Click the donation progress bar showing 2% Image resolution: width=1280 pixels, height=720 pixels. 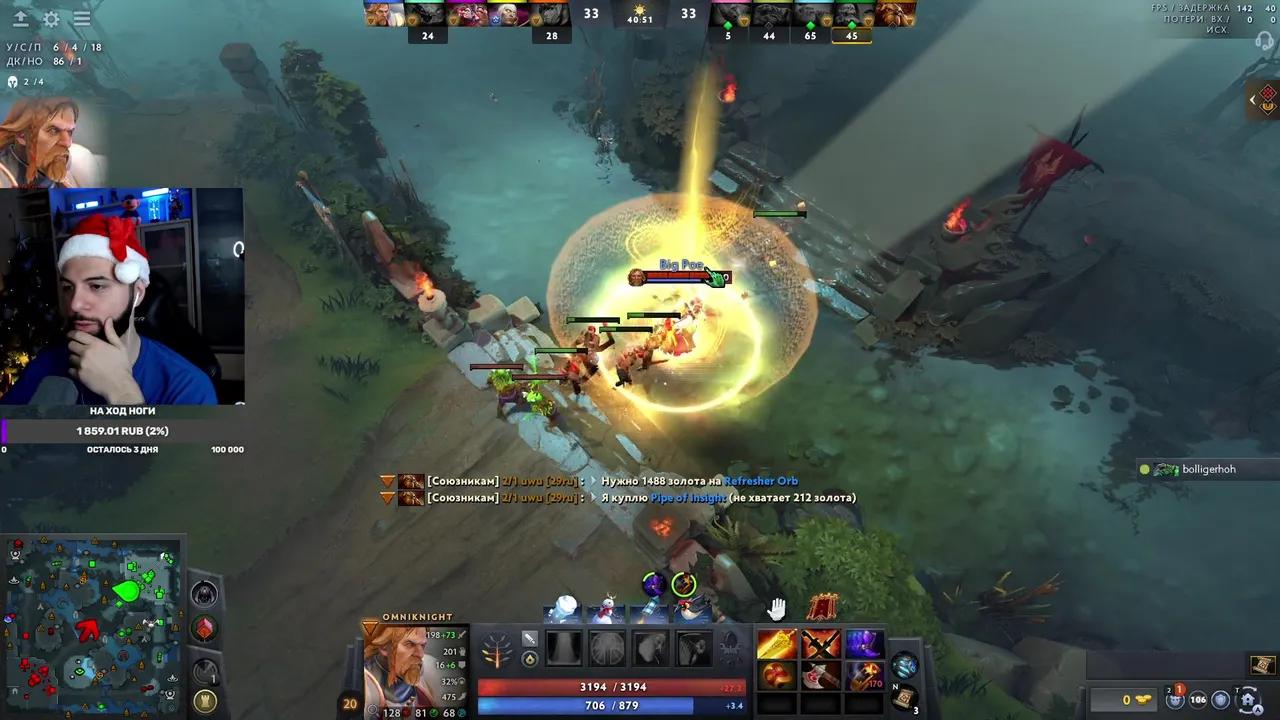(x=122, y=430)
